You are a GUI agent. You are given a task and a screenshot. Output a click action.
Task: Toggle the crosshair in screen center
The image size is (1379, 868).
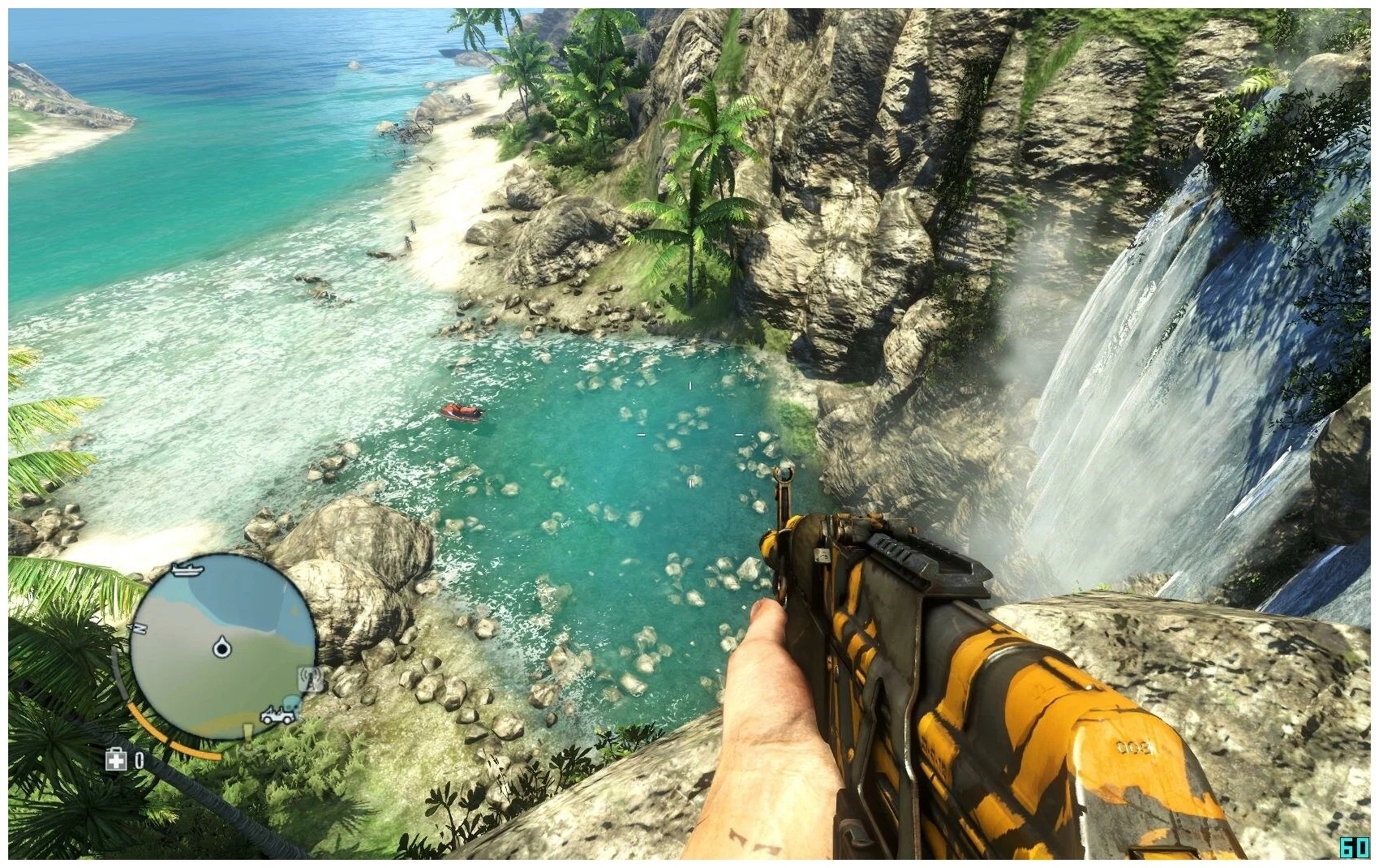(689, 434)
